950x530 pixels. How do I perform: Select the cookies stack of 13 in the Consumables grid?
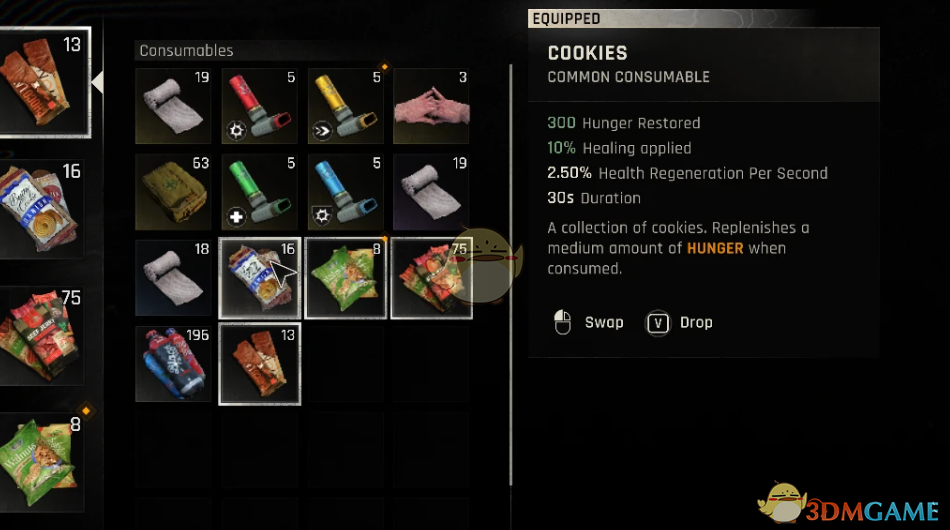(x=259, y=363)
